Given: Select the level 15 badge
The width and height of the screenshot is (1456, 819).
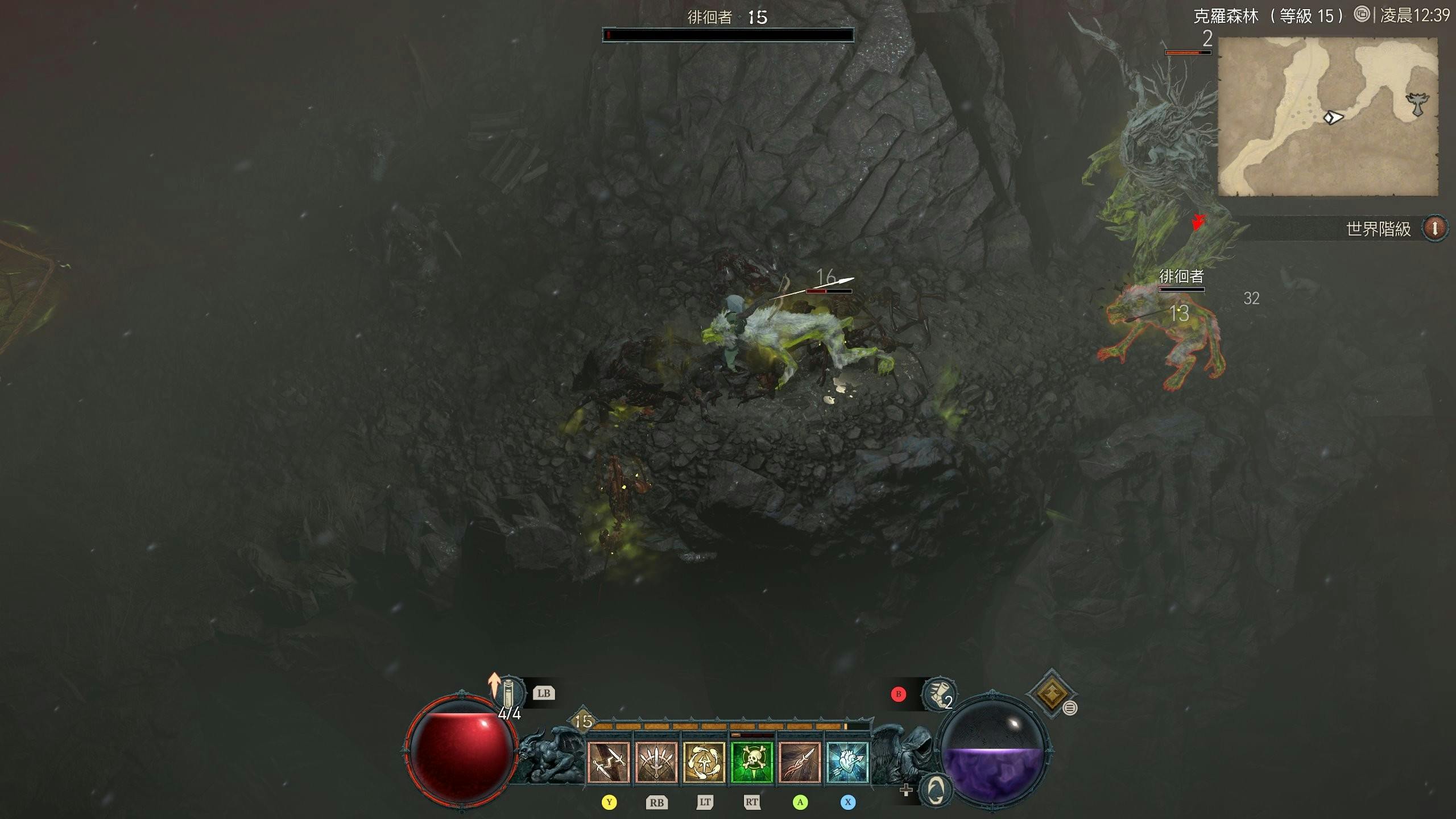Looking at the screenshot, I should (582, 721).
